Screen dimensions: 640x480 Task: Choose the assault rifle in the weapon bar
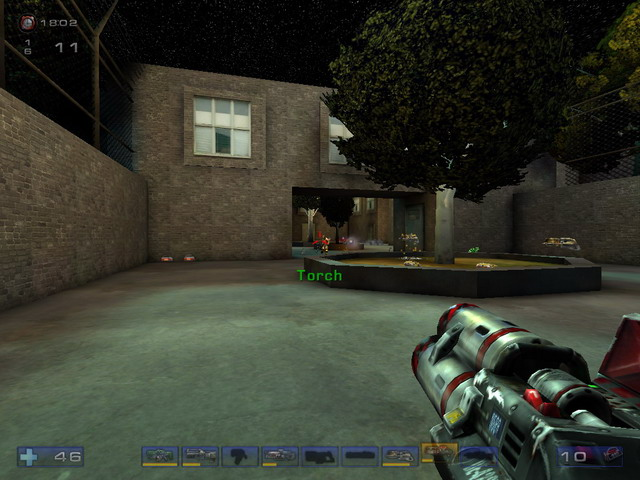pos(200,456)
